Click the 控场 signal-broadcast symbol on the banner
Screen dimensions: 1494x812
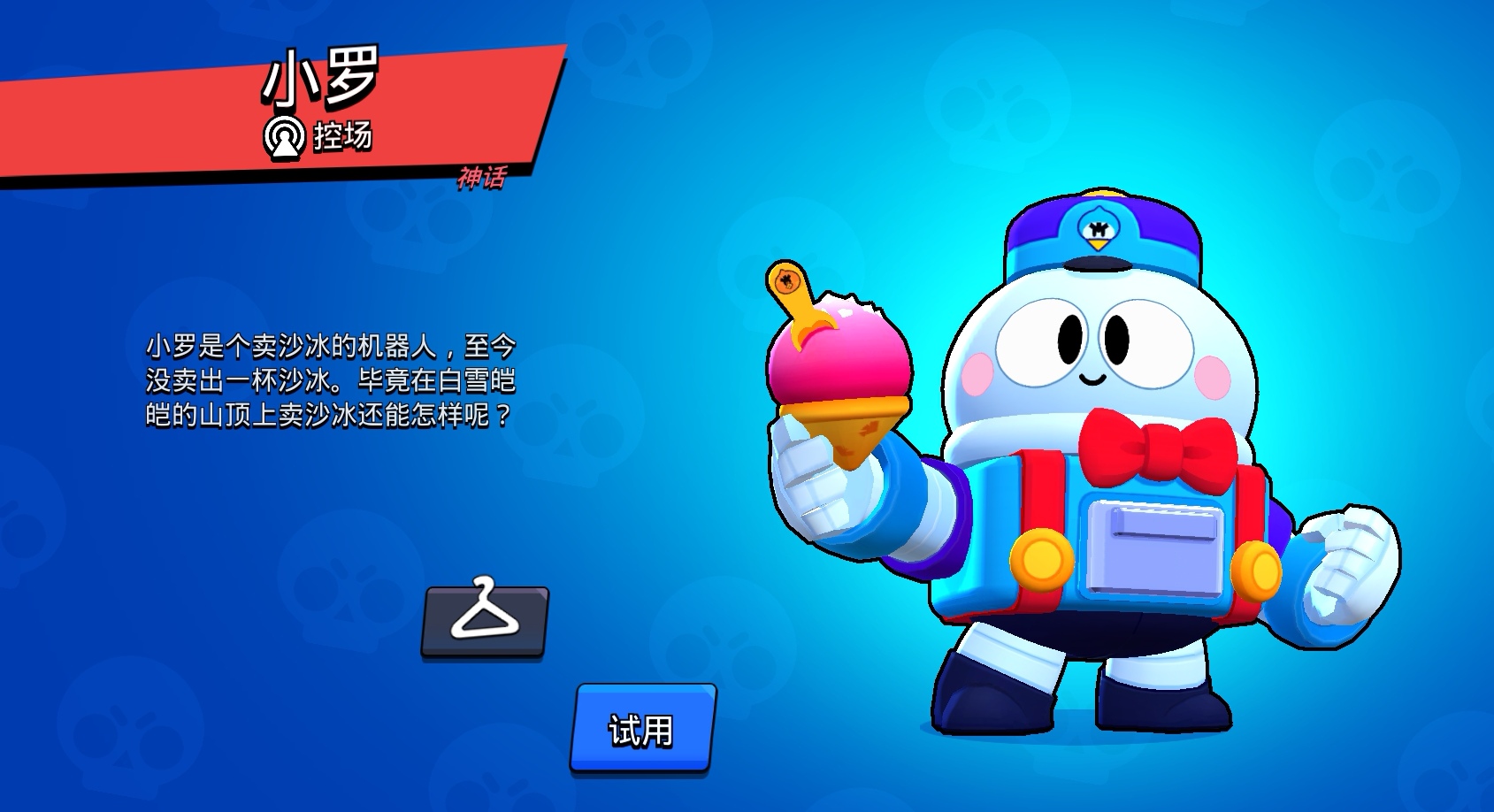[286, 136]
